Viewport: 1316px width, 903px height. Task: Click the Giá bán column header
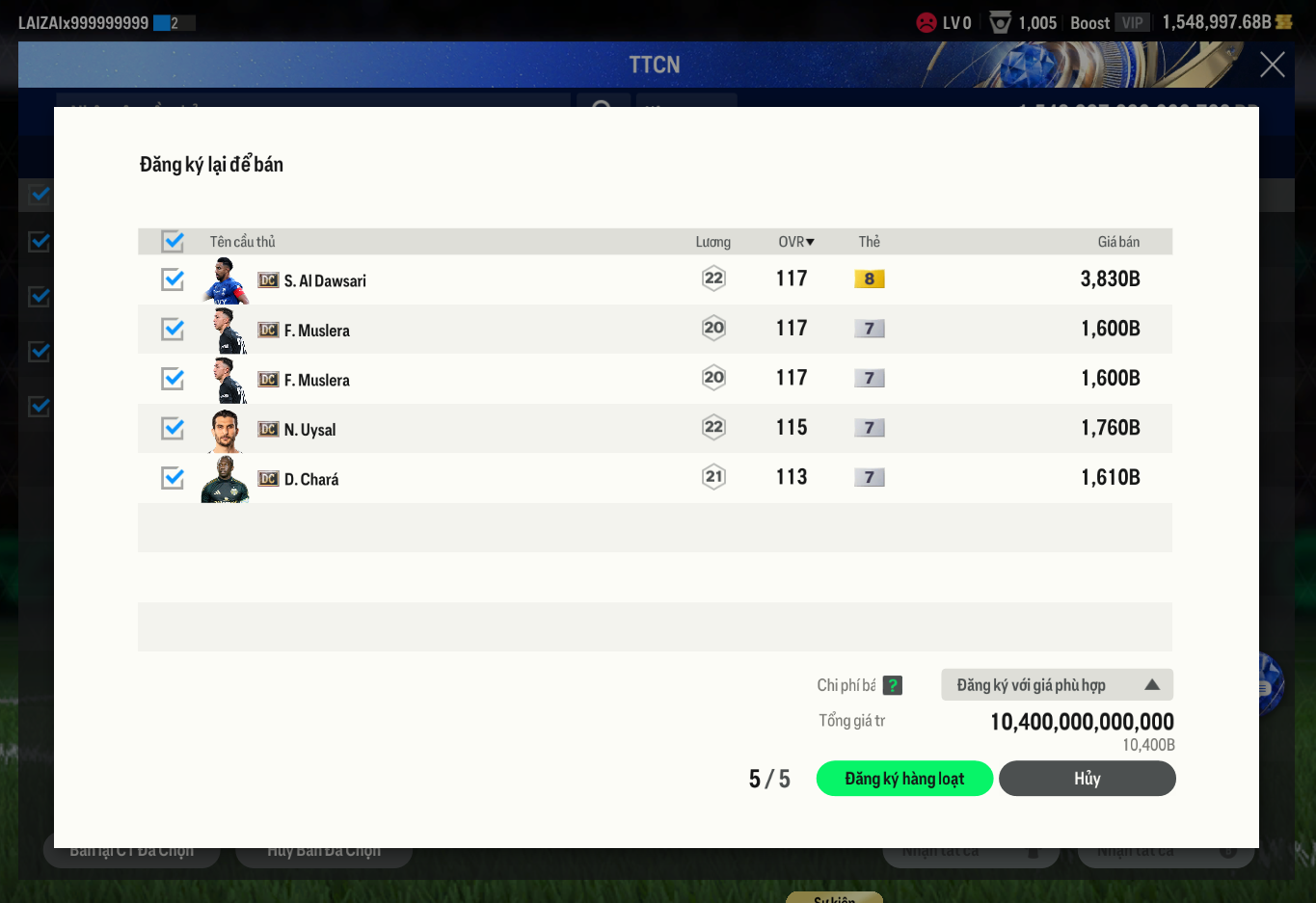coord(1118,242)
